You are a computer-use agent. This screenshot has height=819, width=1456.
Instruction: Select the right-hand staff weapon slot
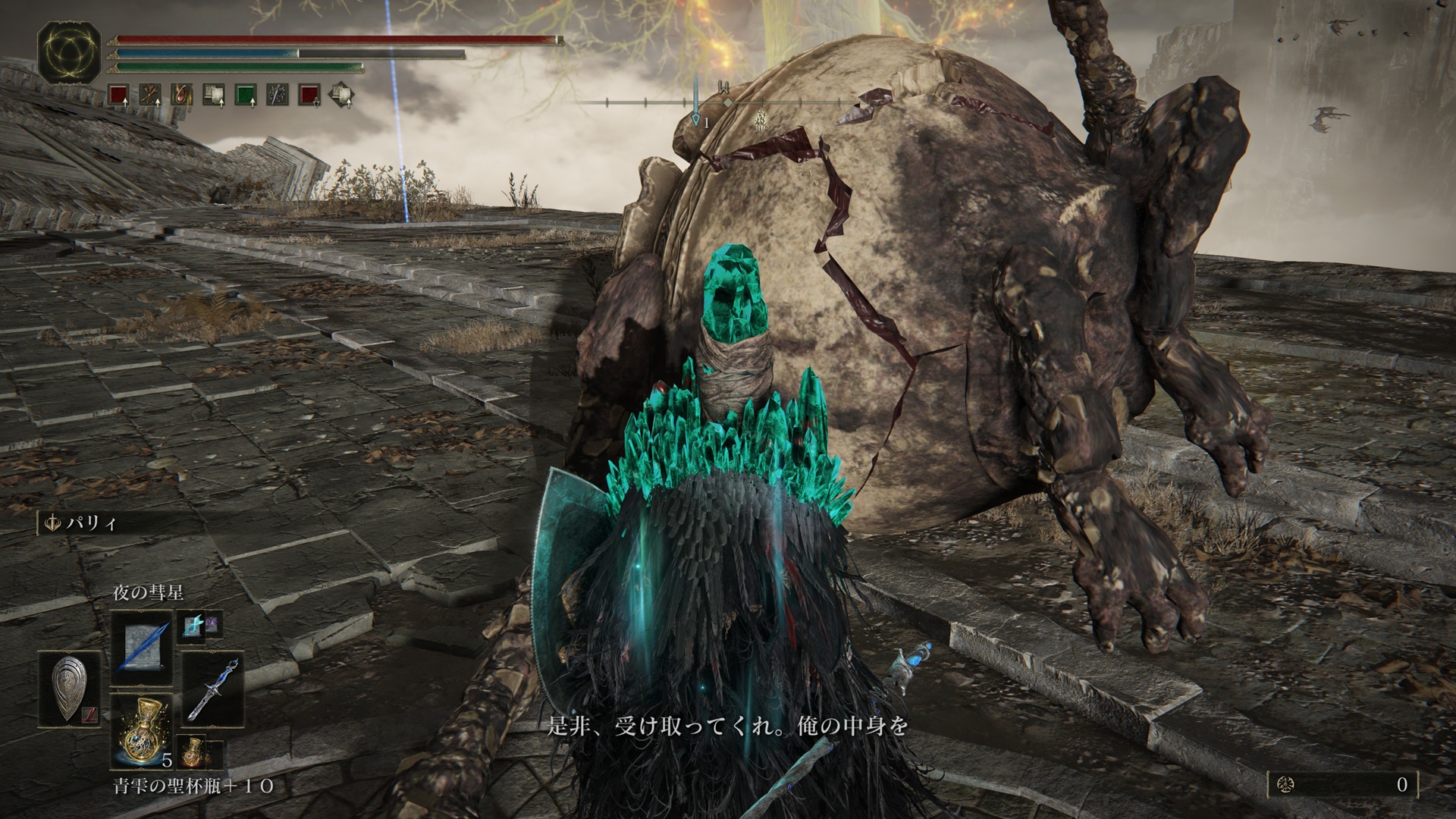point(213,687)
